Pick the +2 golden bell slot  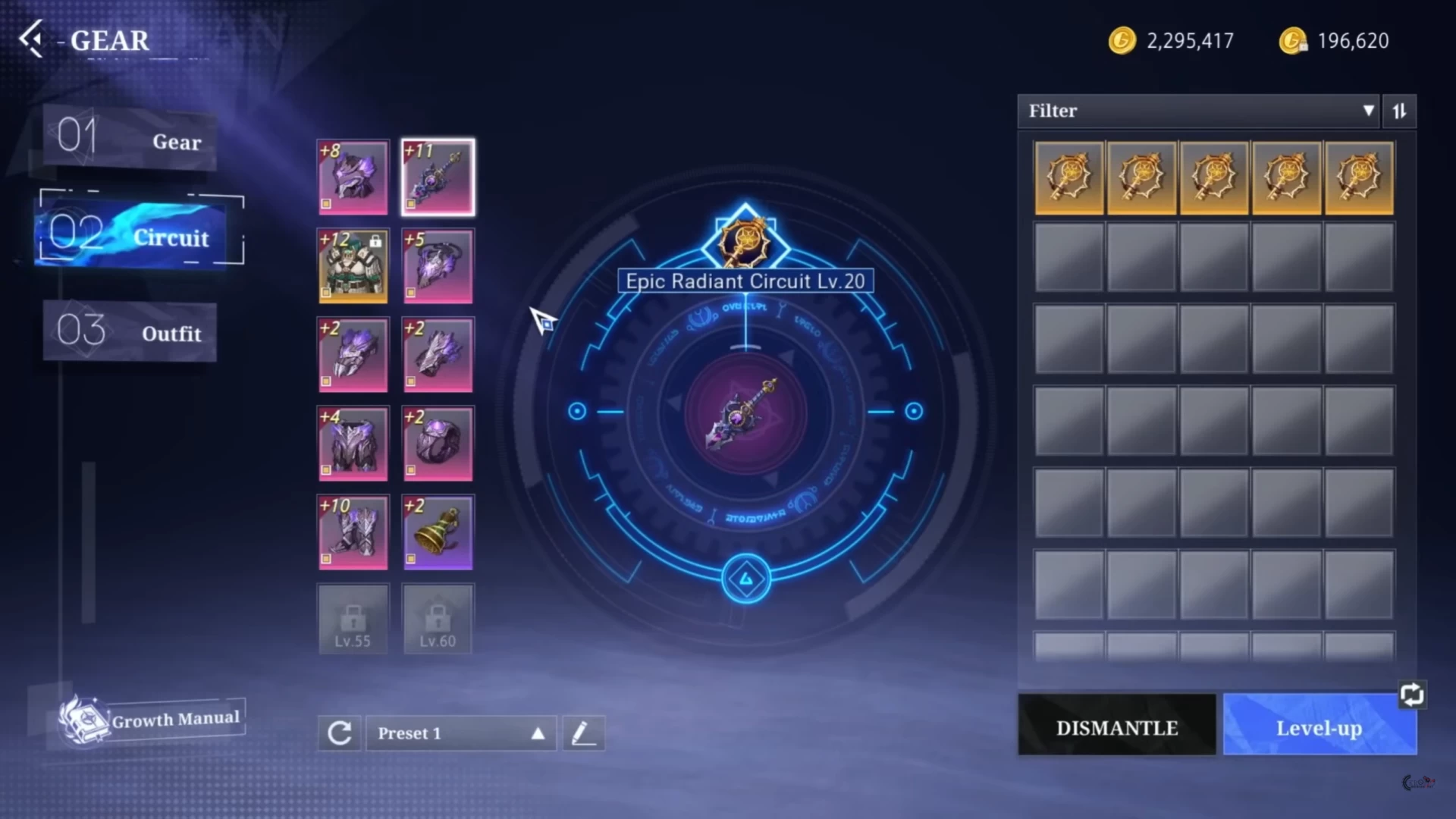pyautogui.click(x=438, y=532)
